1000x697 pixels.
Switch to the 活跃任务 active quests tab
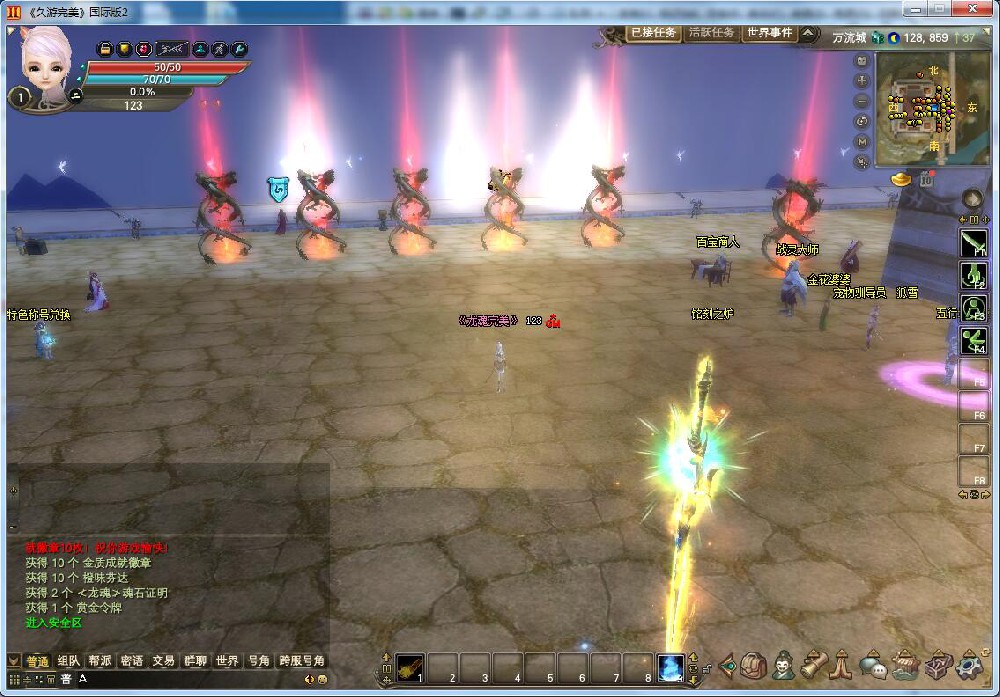pos(711,32)
